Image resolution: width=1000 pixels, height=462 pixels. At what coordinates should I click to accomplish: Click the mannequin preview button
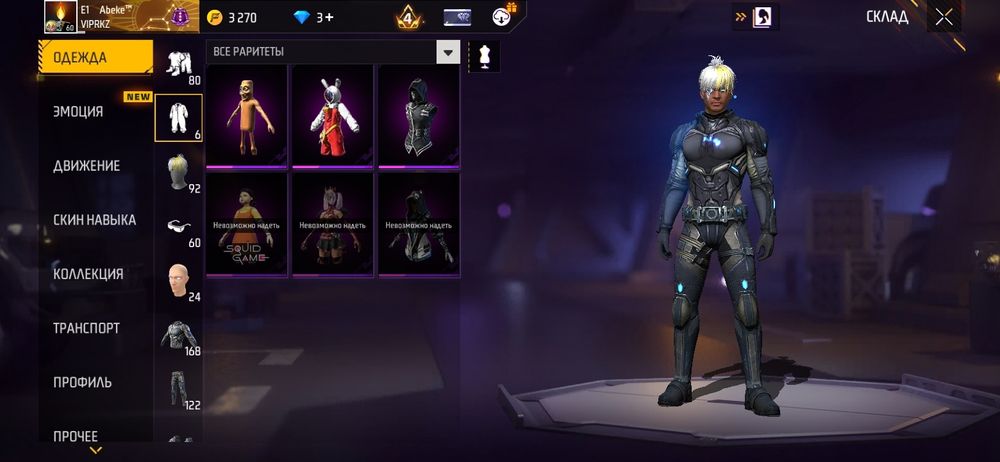pyautogui.click(x=484, y=56)
